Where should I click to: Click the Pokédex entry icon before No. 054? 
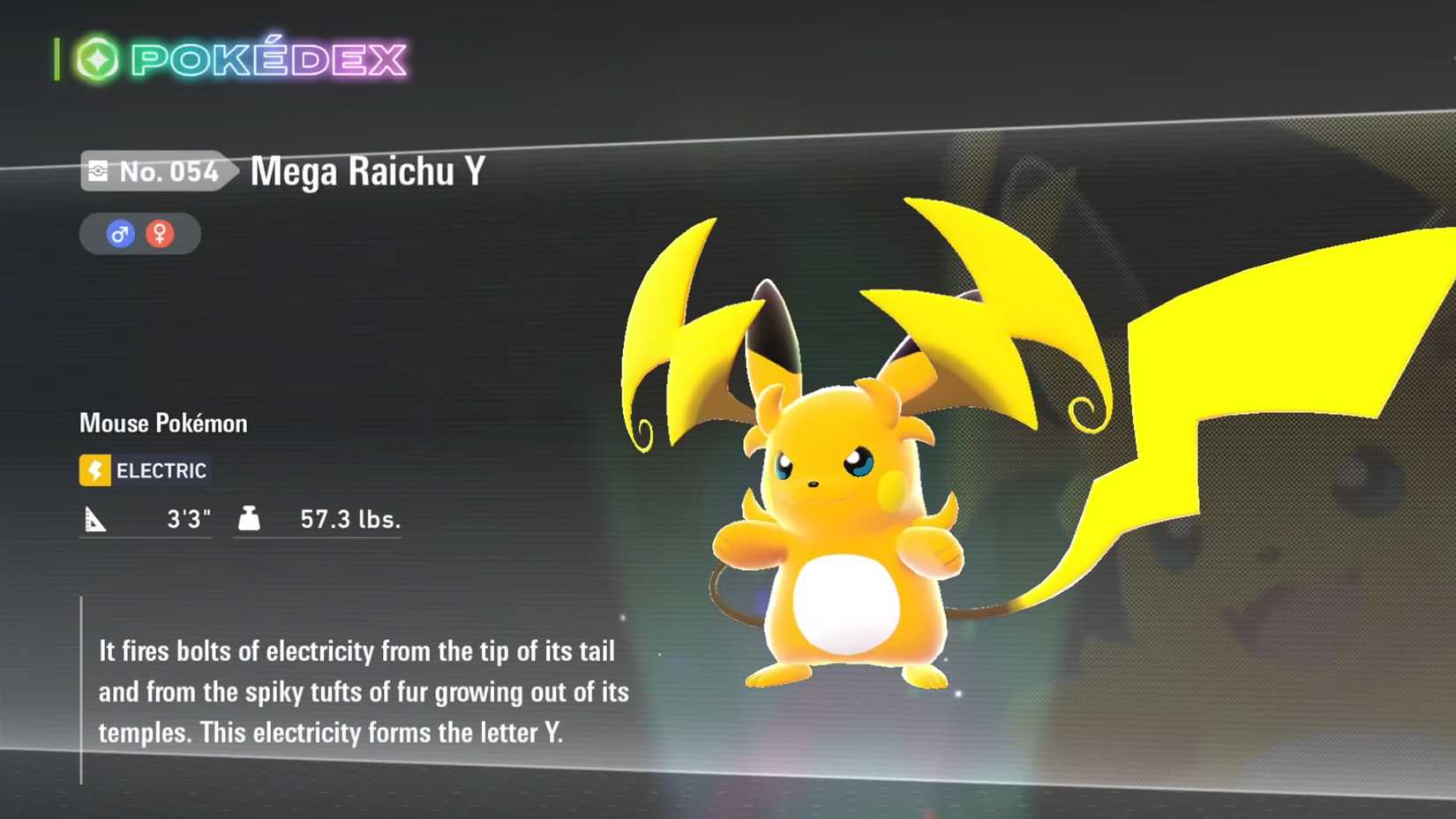pos(100,169)
